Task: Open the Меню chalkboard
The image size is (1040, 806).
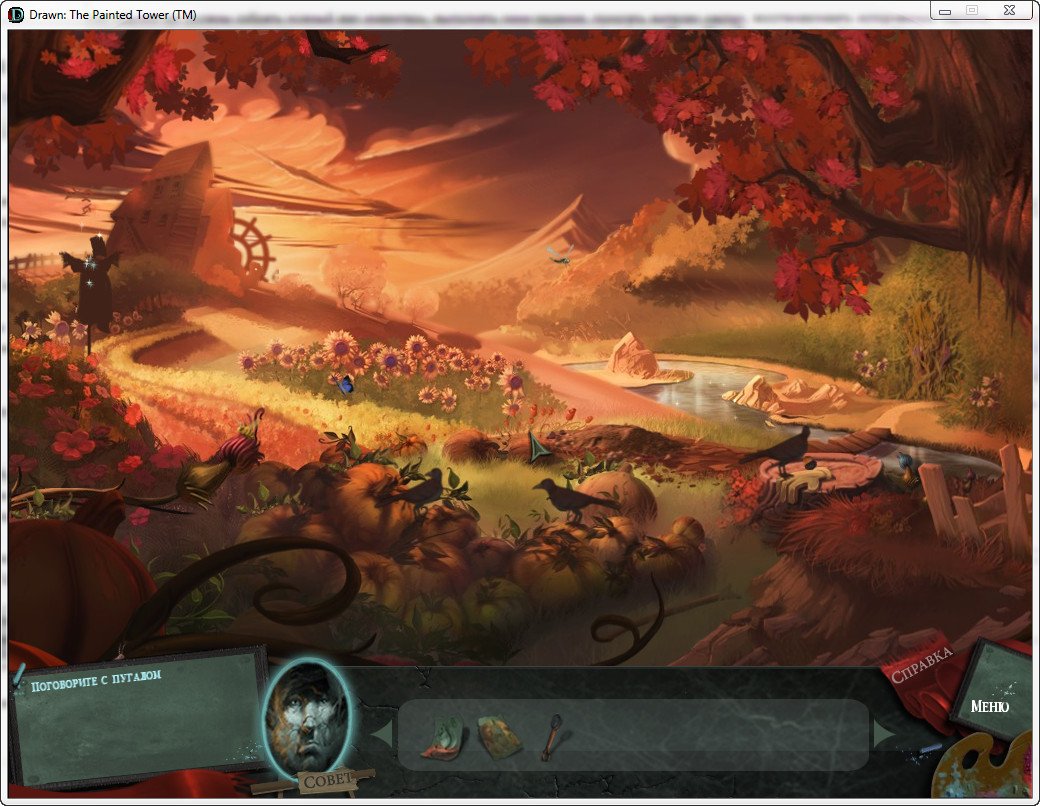Action: coord(989,705)
